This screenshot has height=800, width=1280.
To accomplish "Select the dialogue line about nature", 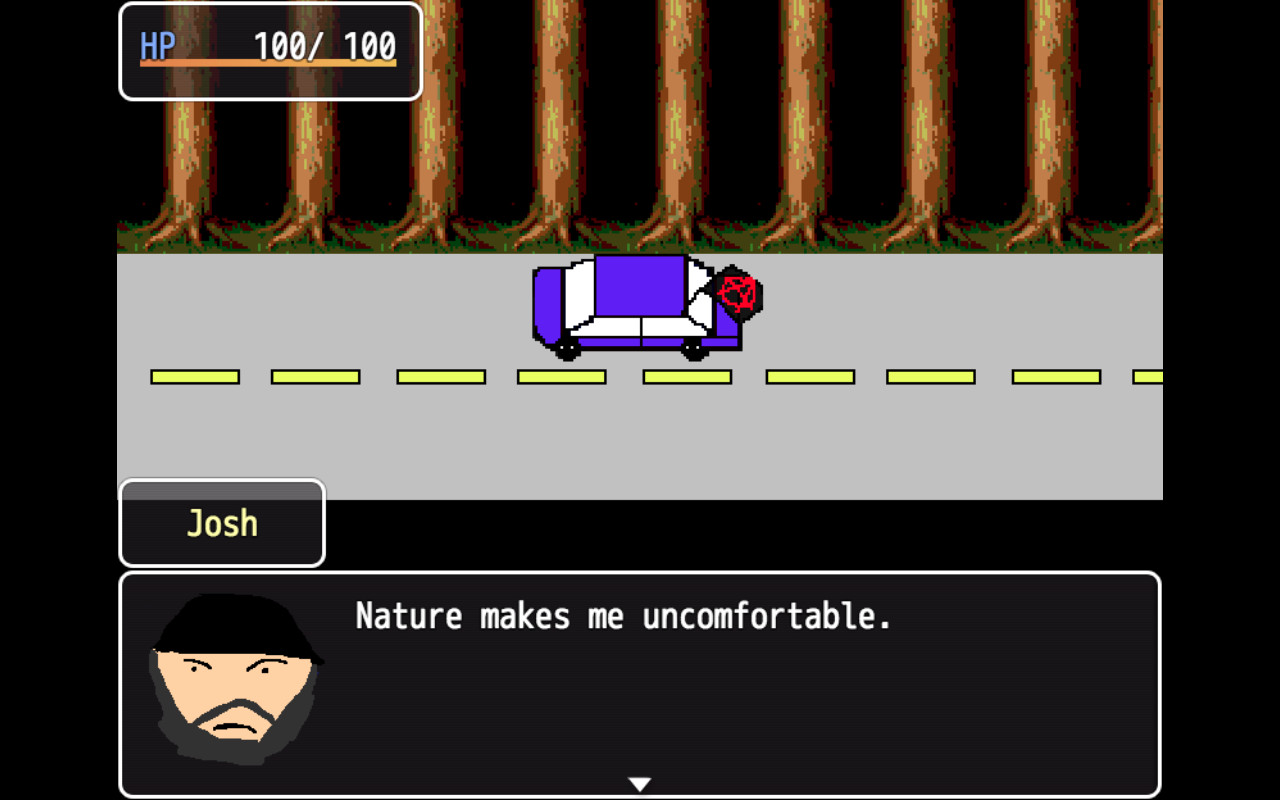I will (x=625, y=616).
